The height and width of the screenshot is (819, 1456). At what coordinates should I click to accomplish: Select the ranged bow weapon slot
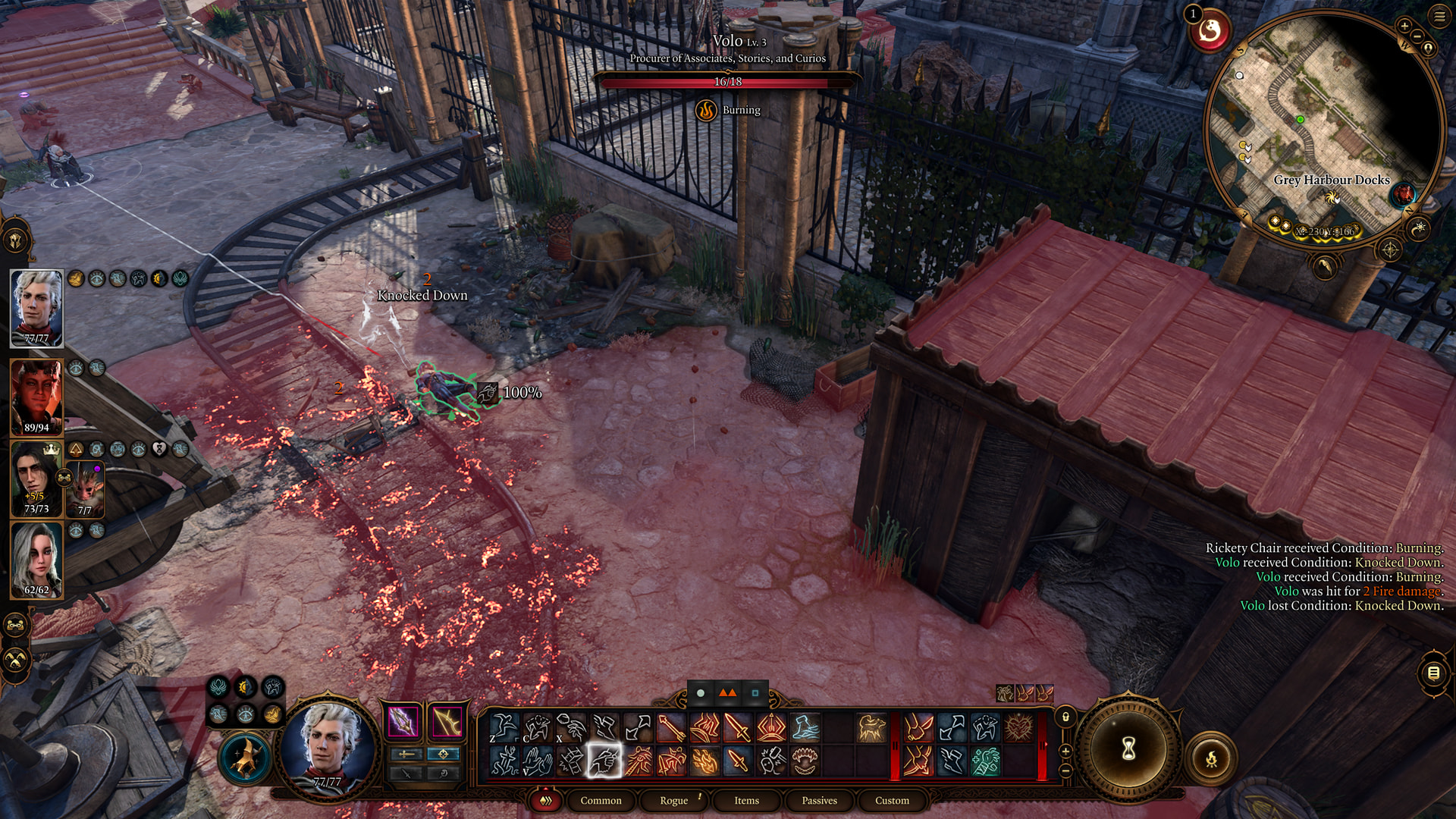pos(447,722)
